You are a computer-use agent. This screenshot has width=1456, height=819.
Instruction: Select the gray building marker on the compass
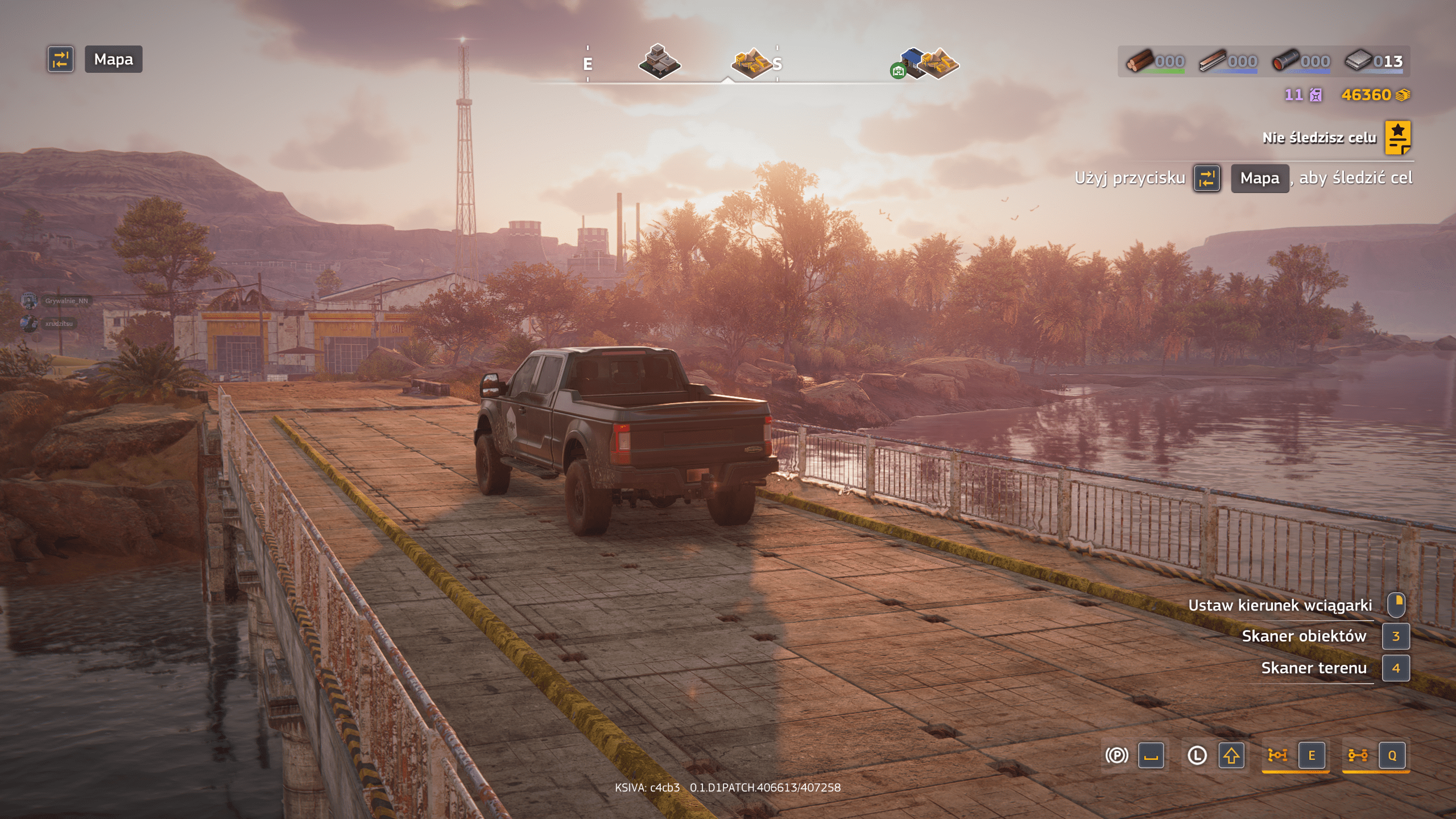tap(659, 61)
